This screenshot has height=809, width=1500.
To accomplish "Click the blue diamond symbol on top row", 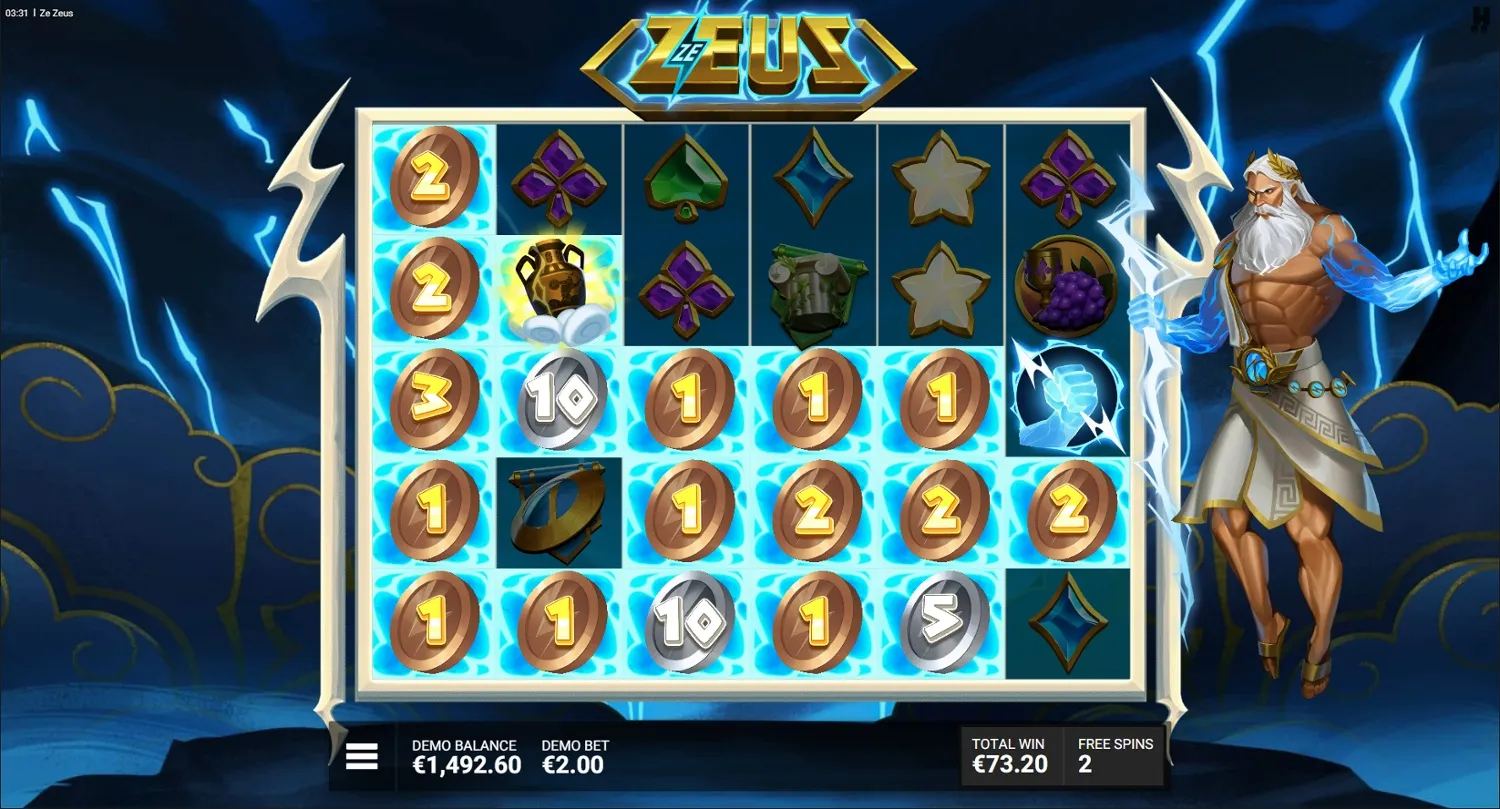I will (x=813, y=178).
